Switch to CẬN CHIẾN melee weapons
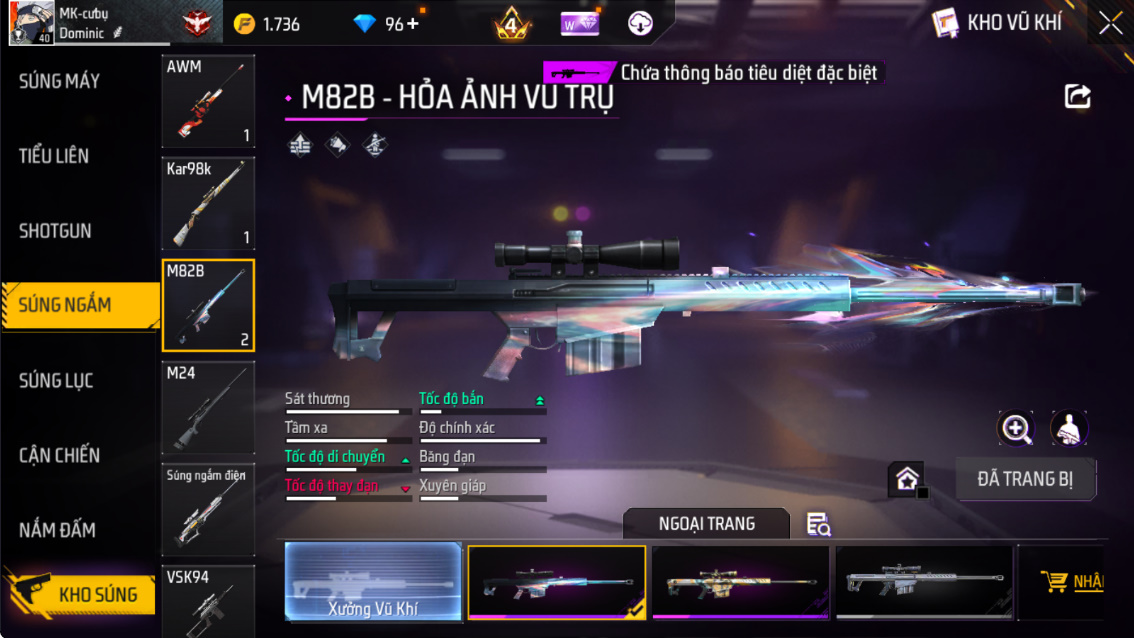This screenshot has height=638, width=1134. (x=59, y=455)
